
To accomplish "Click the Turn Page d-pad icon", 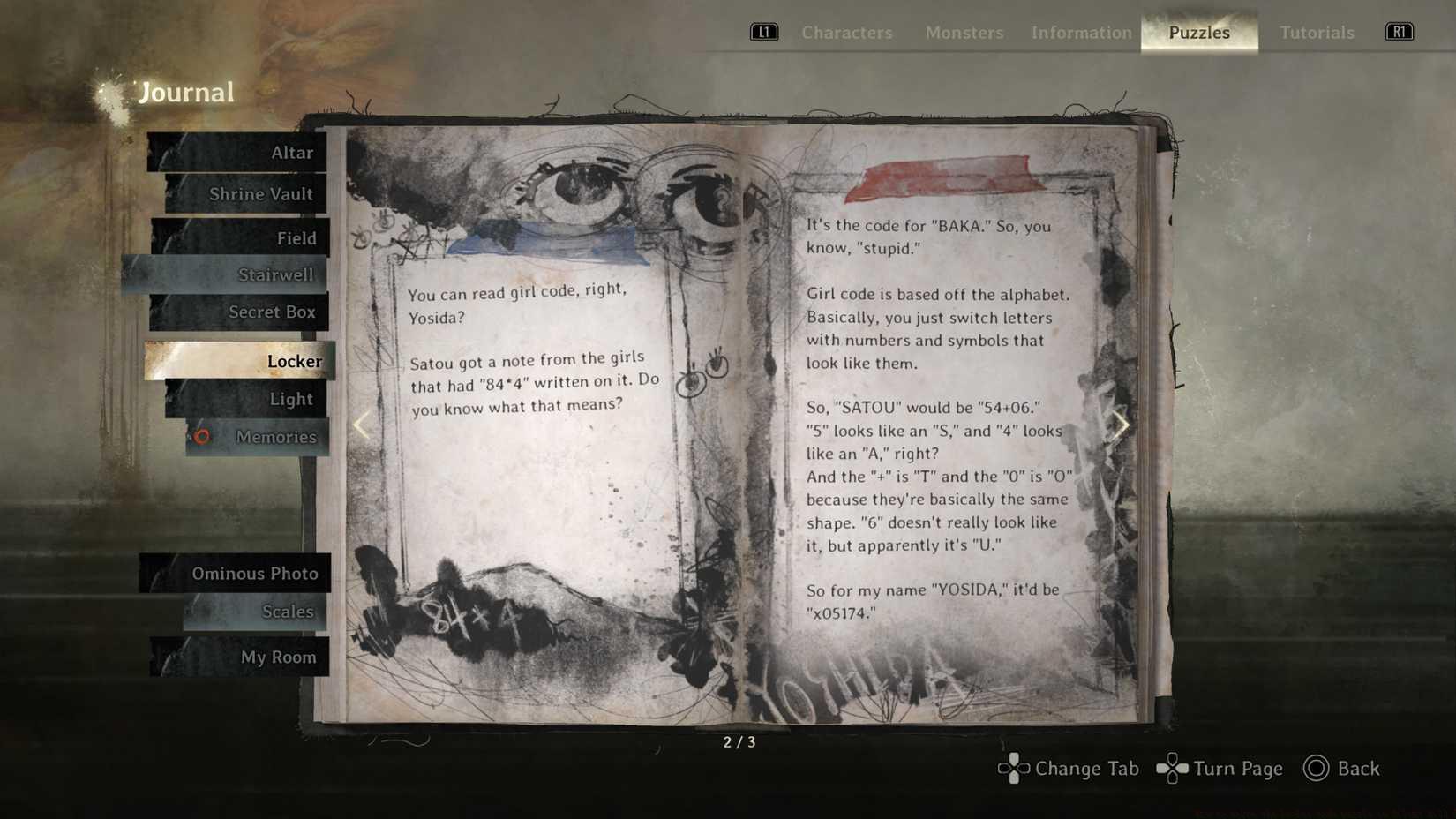I will (x=1173, y=769).
